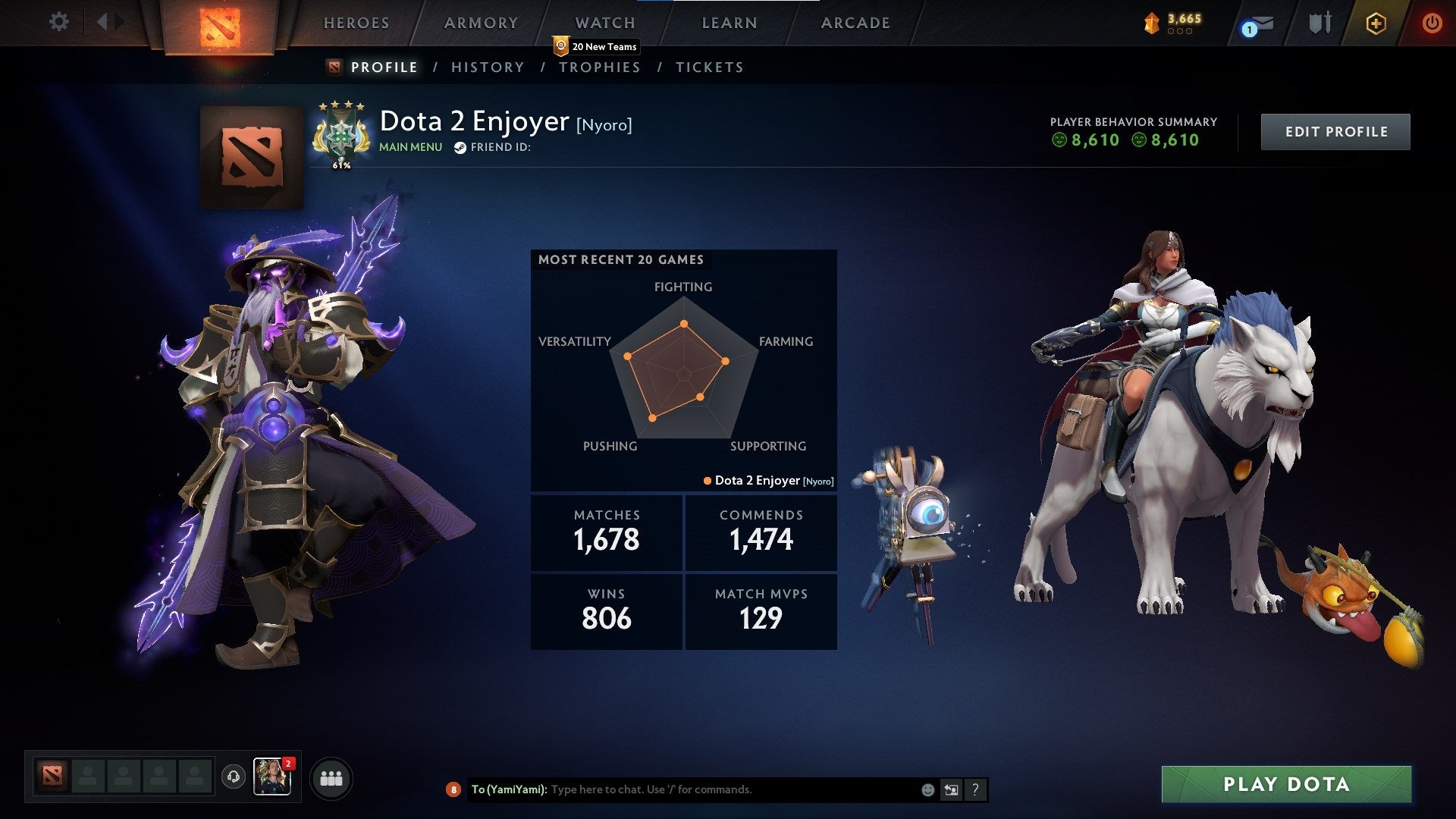Toggle the friends list panel open
Image resolution: width=1456 pixels, height=819 pixels.
[331, 777]
